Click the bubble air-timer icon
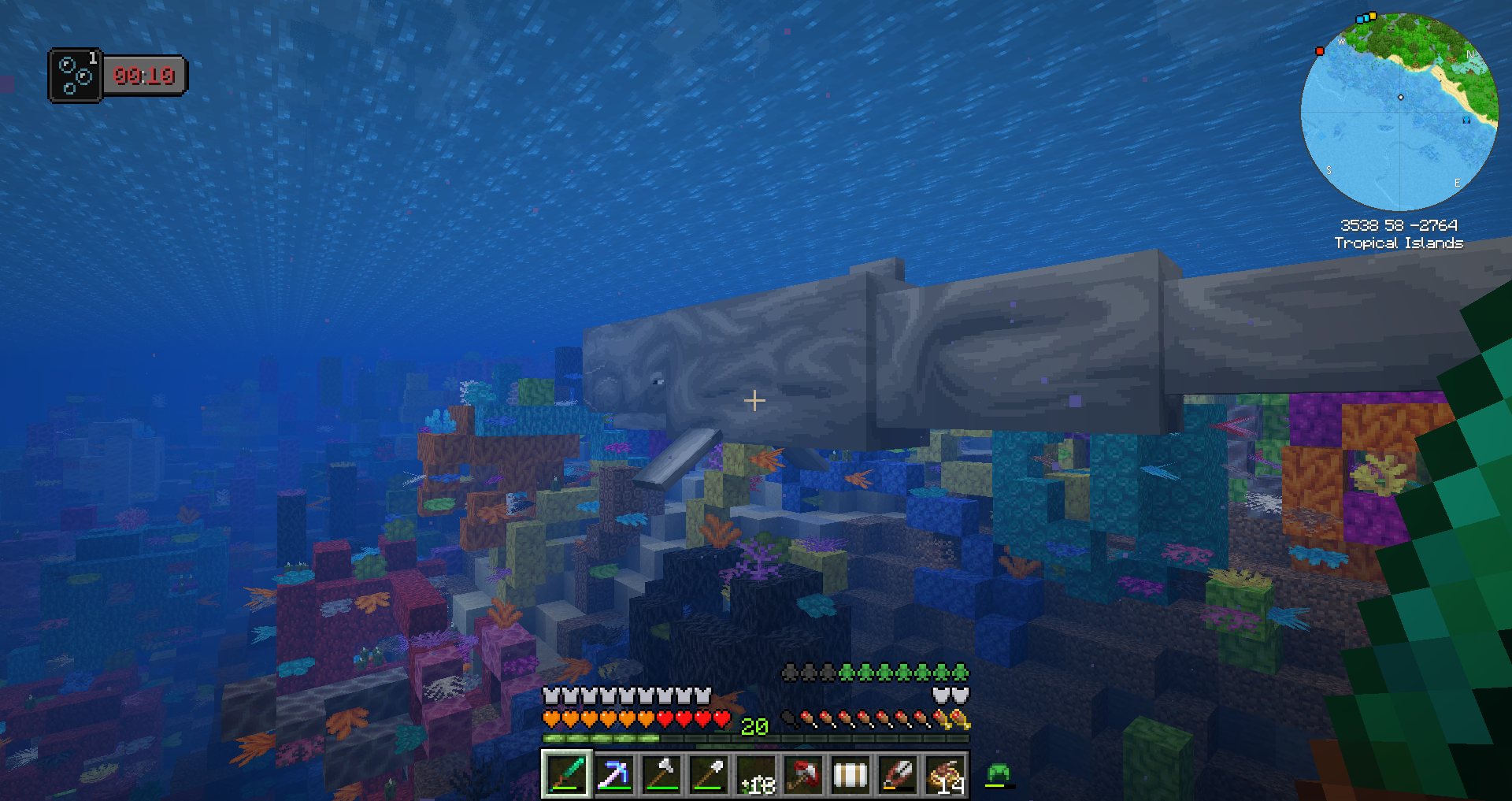Screen dimensions: 1512x801 pyautogui.click(x=76, y=76)
